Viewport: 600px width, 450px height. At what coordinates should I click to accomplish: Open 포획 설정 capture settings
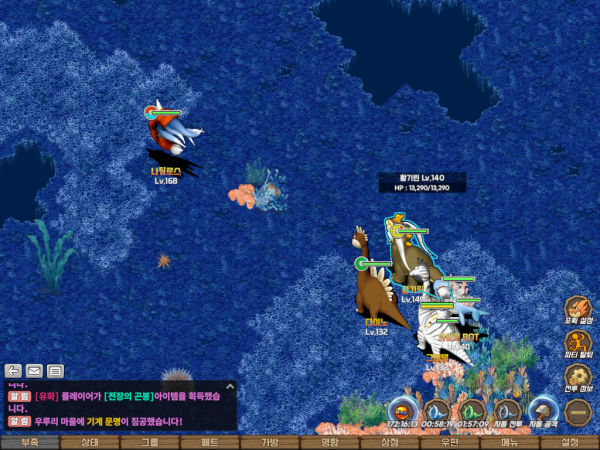tap(578, 310)
